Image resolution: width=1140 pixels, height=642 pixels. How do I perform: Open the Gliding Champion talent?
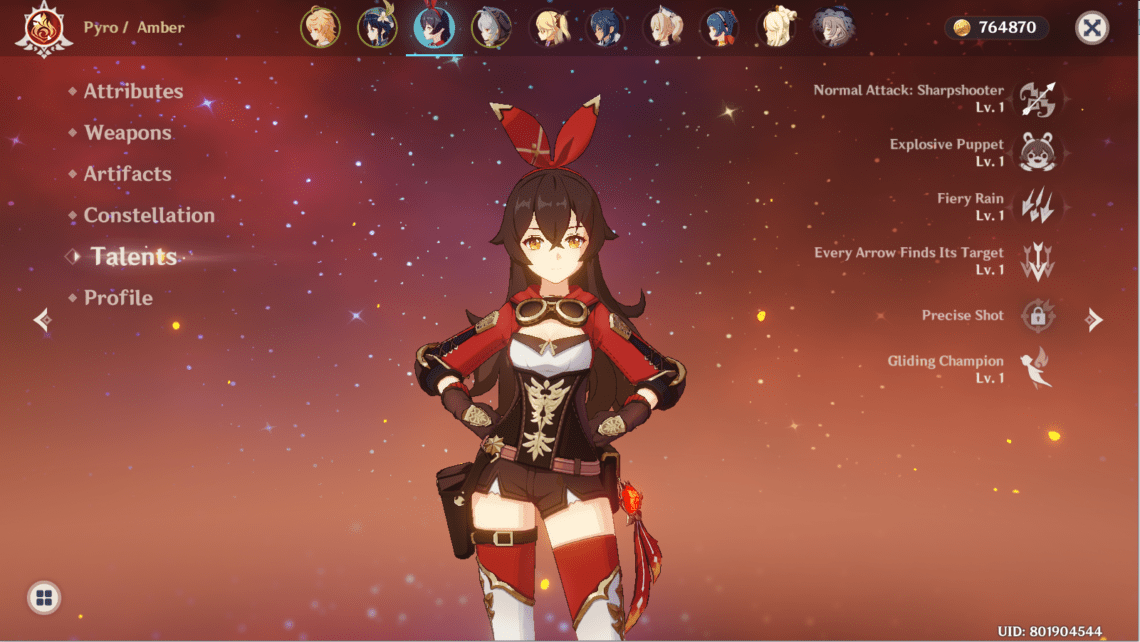click(1037, 368)
